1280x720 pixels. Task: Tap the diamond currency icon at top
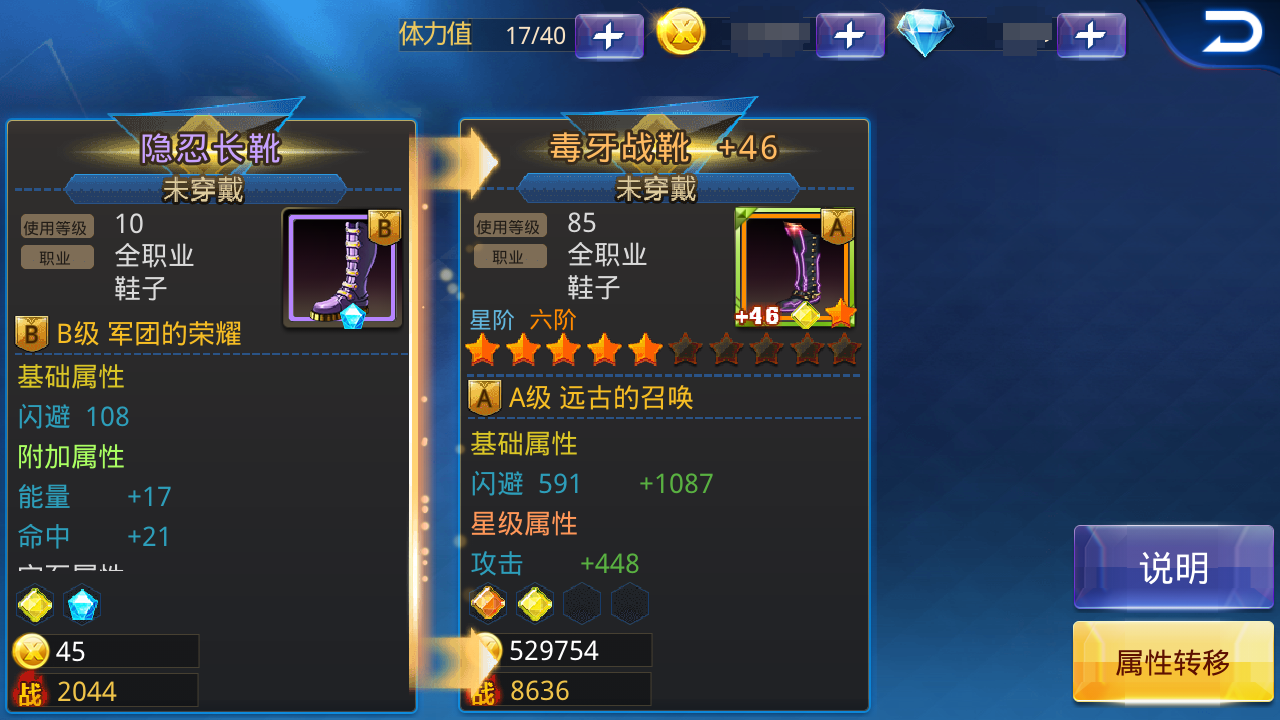click(x=925, y=33)
